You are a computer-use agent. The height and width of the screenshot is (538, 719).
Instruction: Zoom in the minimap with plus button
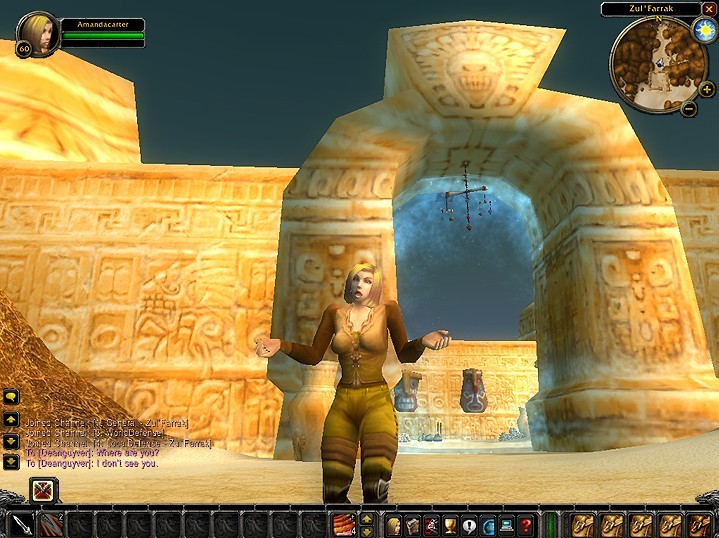(x=707, y=89)
